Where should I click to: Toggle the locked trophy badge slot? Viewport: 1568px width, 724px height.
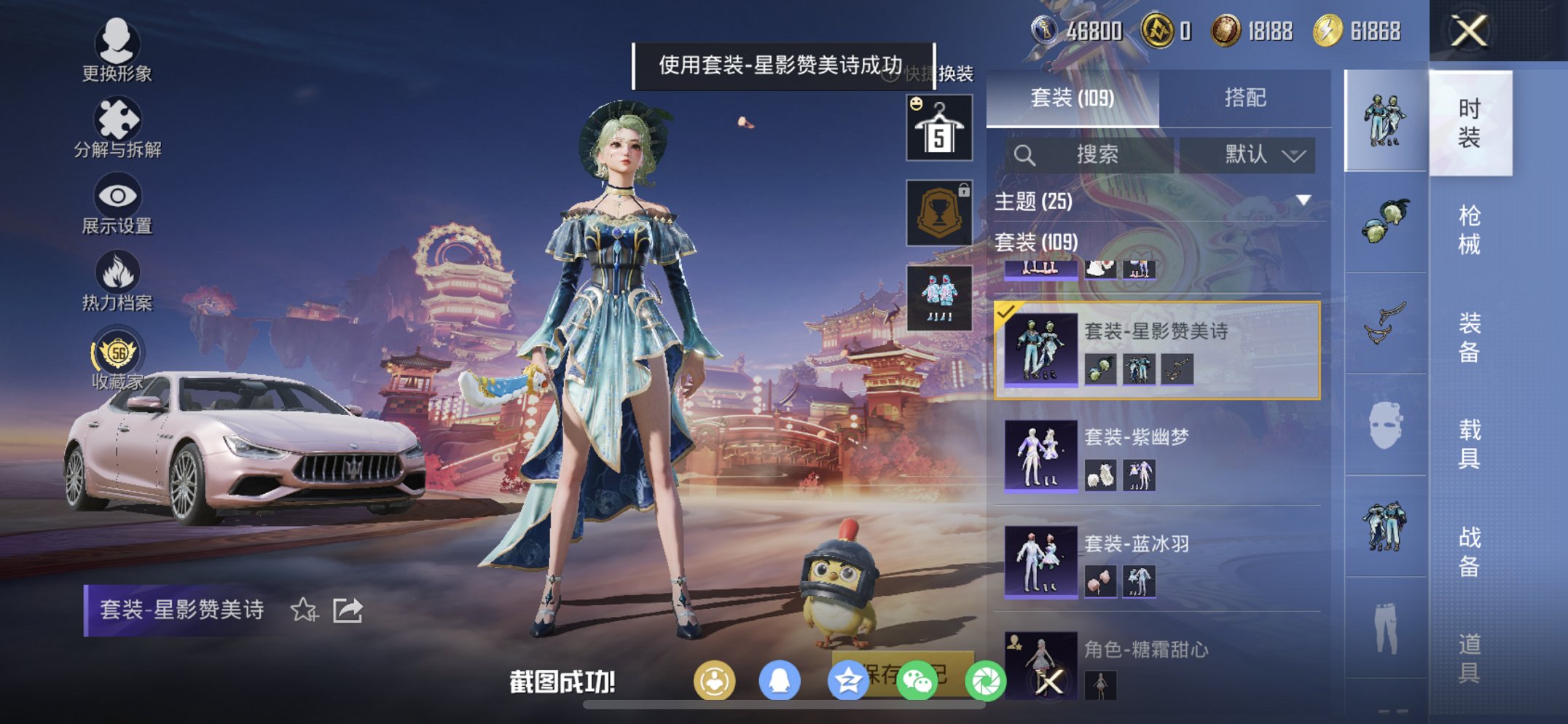coord(938,212)
